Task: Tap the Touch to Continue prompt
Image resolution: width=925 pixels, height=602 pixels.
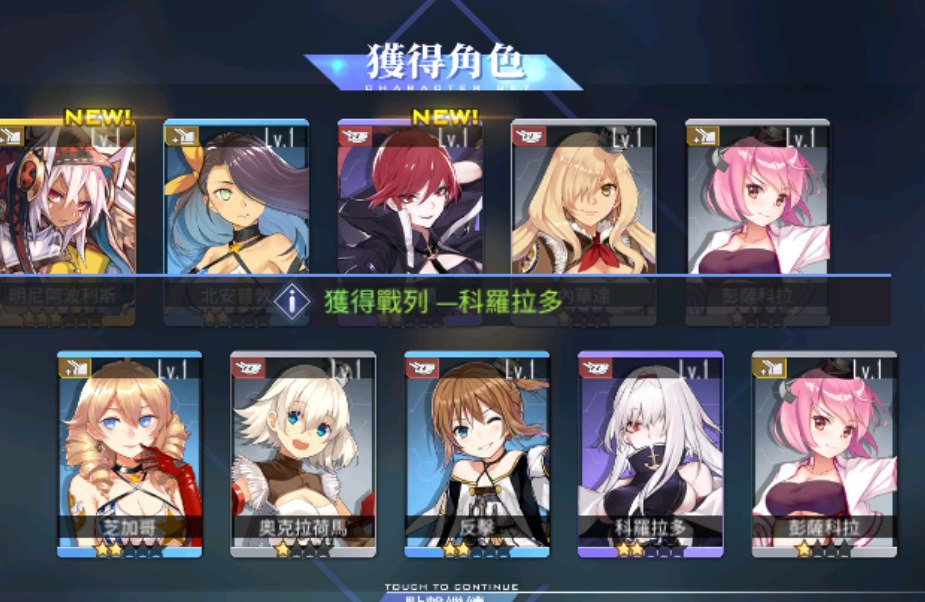Action: point(452,588)
